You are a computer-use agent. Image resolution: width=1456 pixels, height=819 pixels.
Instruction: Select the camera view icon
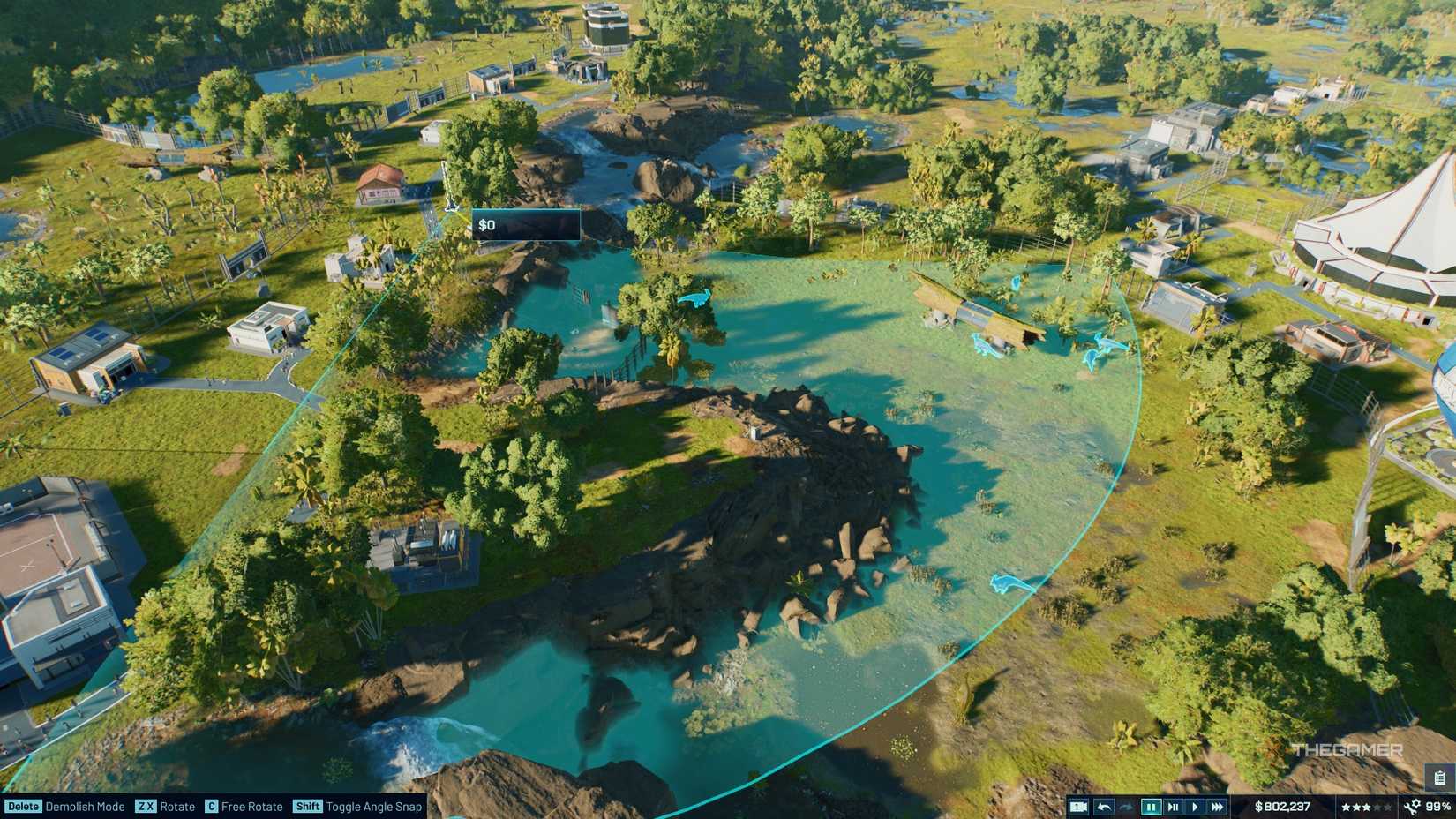(x=1078, y=806)
